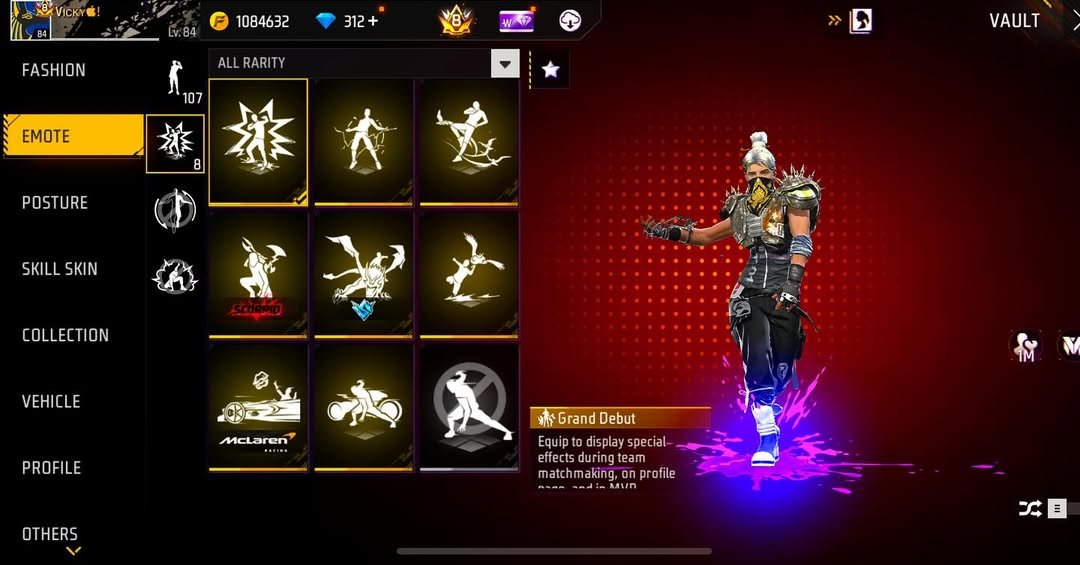1080x565 pixels.
Task: Add diamonds using the plus button
Action: (x=374, y=21)
